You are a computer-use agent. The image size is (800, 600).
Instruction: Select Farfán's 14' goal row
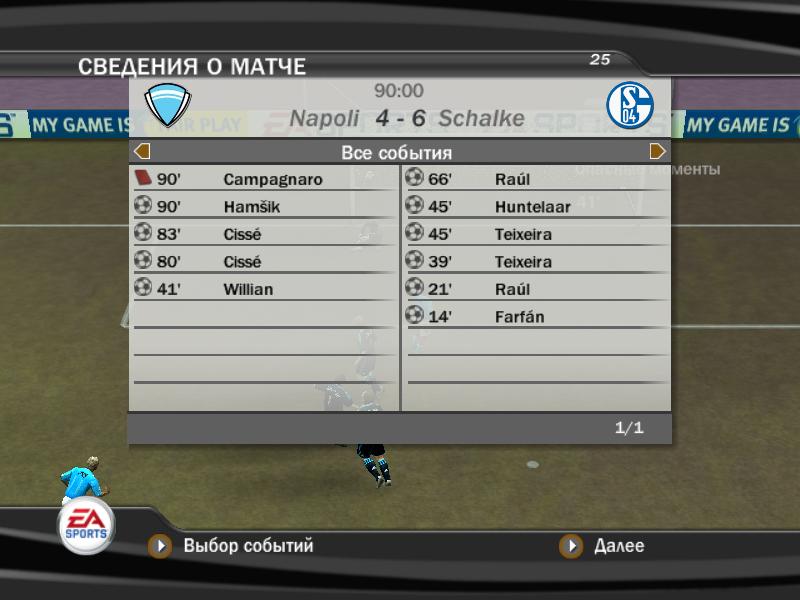[x=536, y=317]
